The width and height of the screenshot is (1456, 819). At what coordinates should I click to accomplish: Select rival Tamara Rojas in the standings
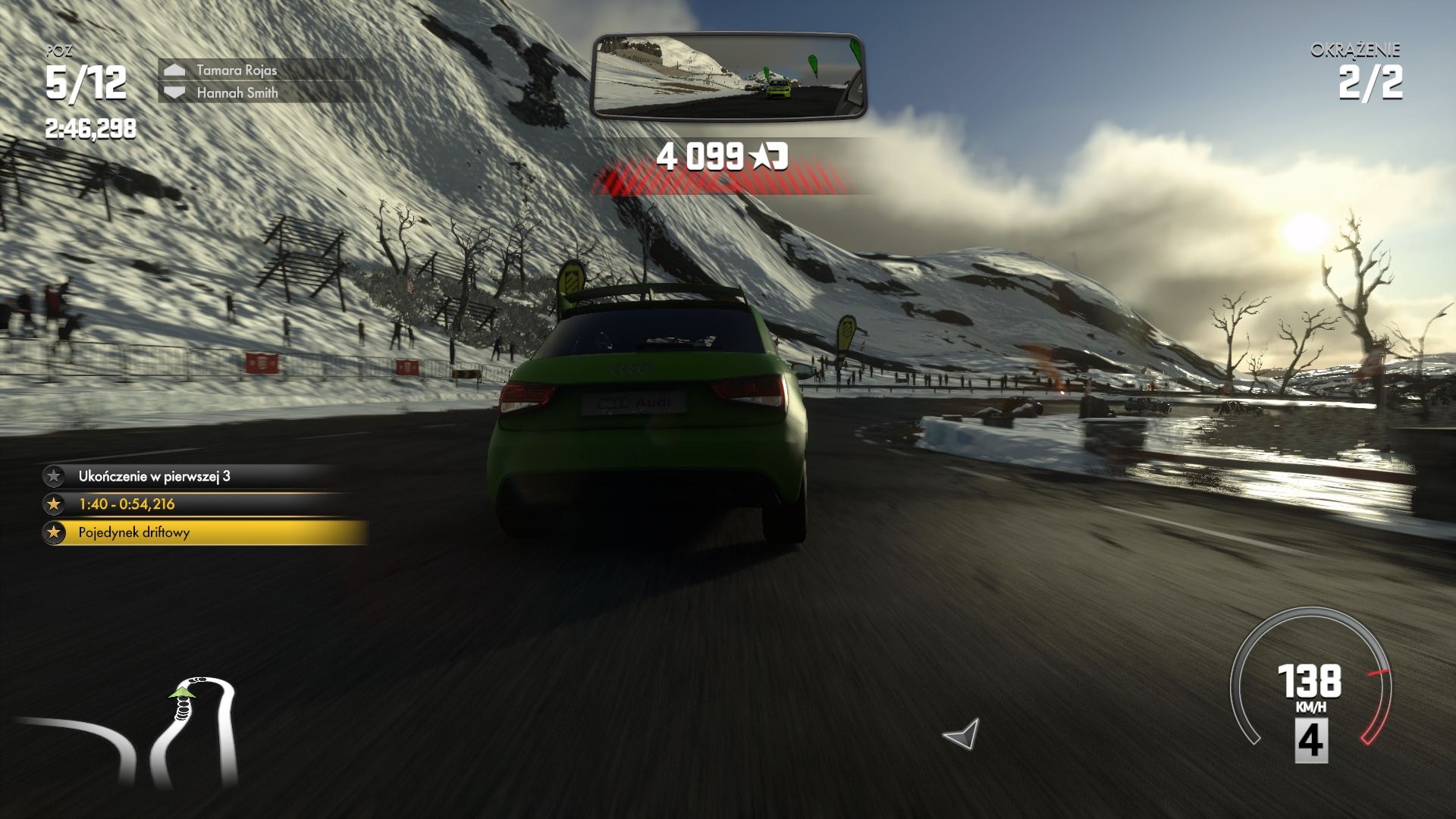click(237, 70)
